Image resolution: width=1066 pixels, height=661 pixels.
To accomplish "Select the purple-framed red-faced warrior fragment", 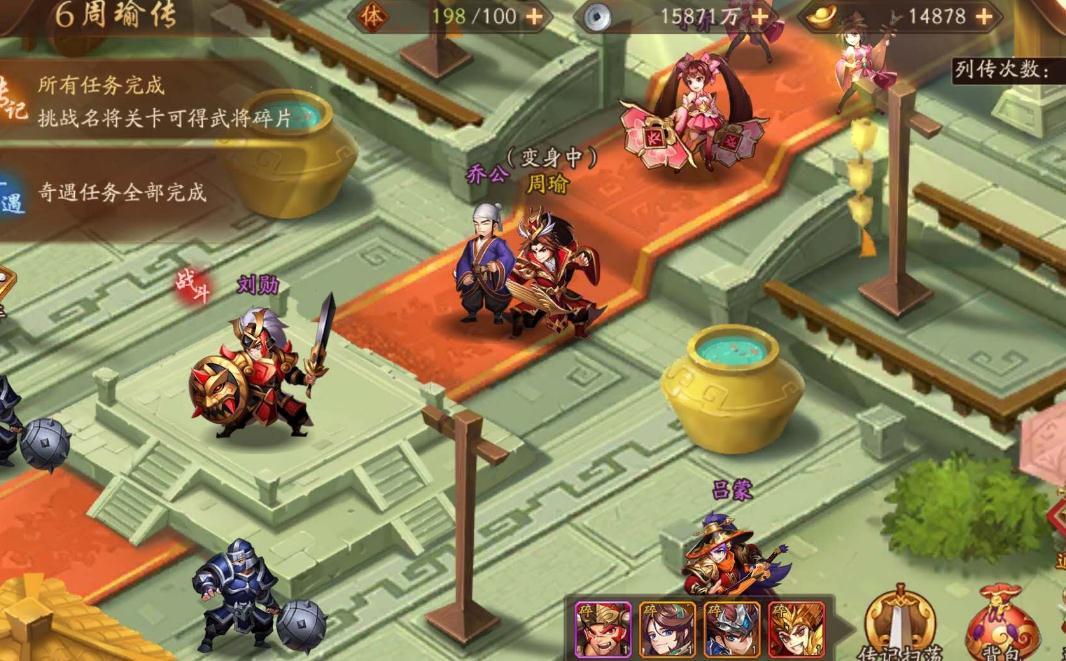I will 602,628.
